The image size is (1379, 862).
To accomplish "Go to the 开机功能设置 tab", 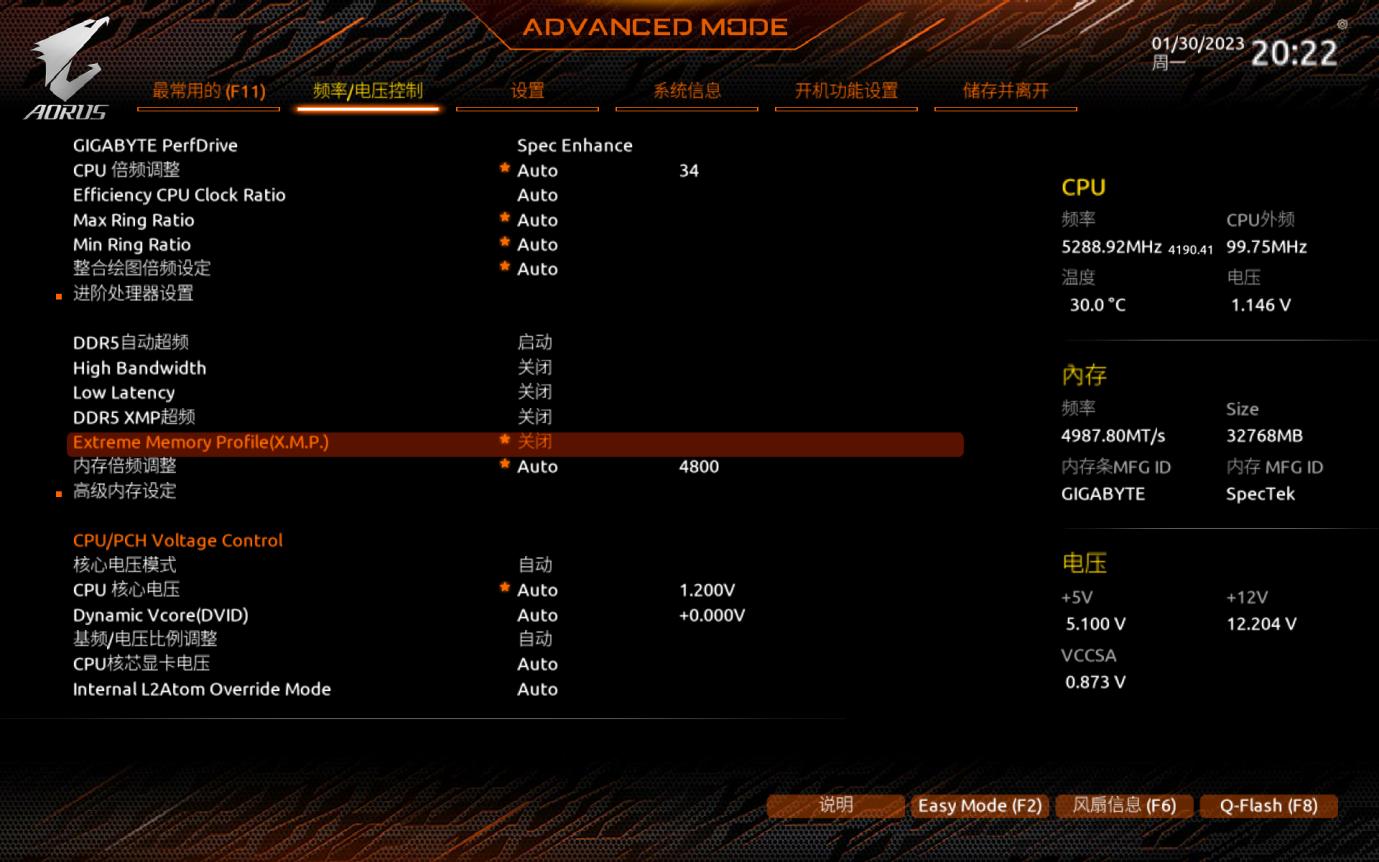I will click(x=846, y=91).
